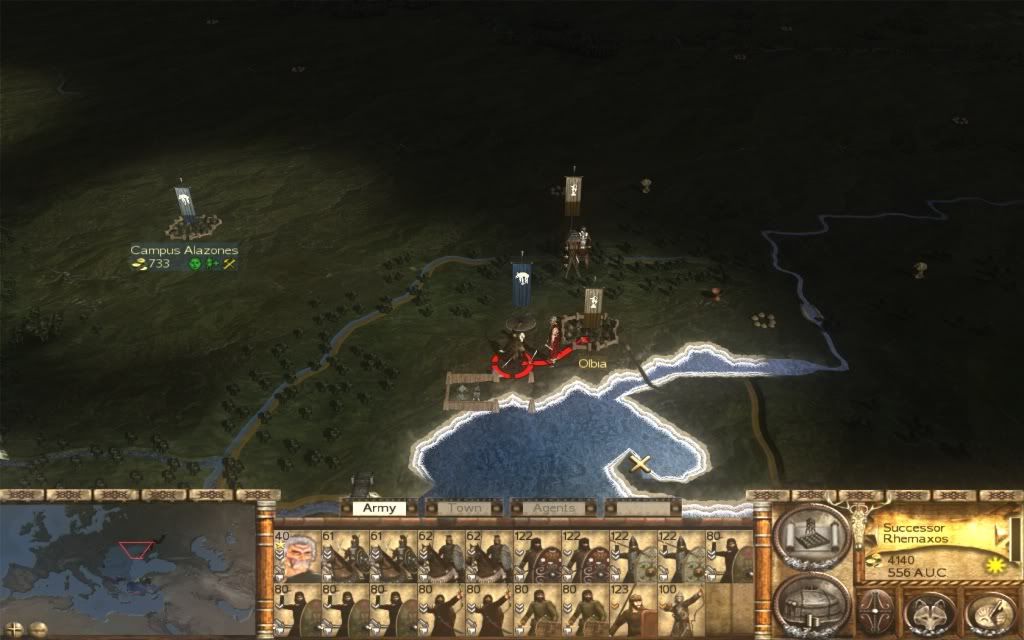Switch to the Town tab
The height and width of the screenshot is (640, 1024).
pos(465,508)
